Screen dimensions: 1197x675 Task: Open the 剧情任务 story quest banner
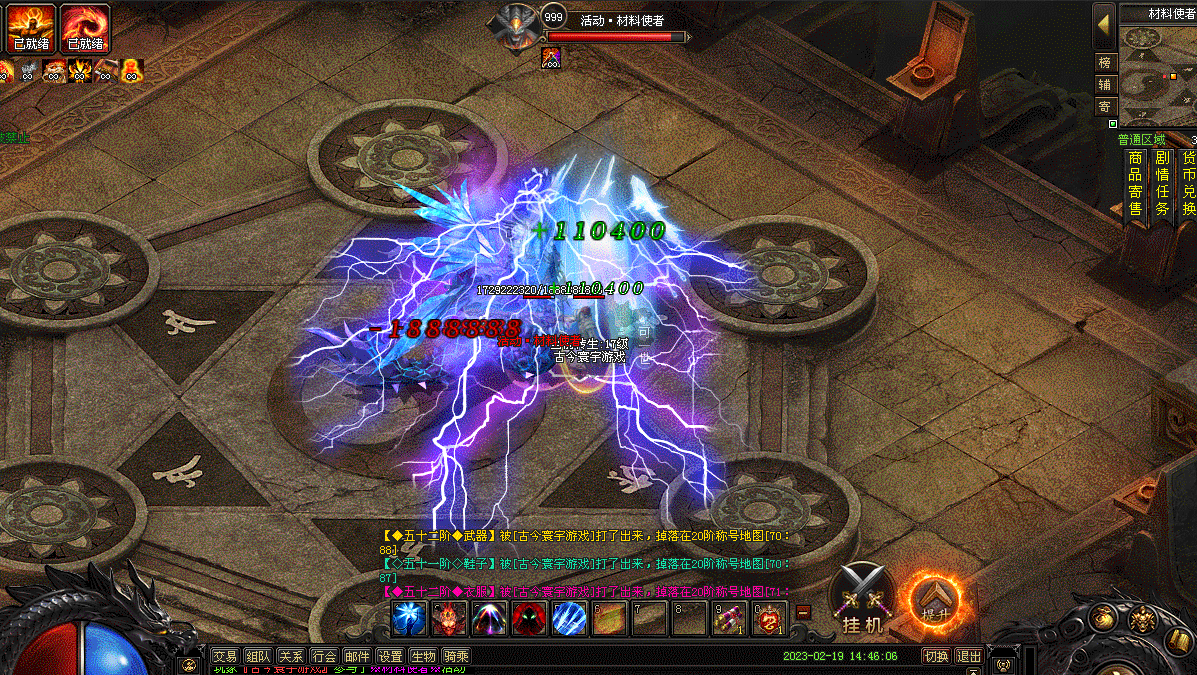point(1162,183)
